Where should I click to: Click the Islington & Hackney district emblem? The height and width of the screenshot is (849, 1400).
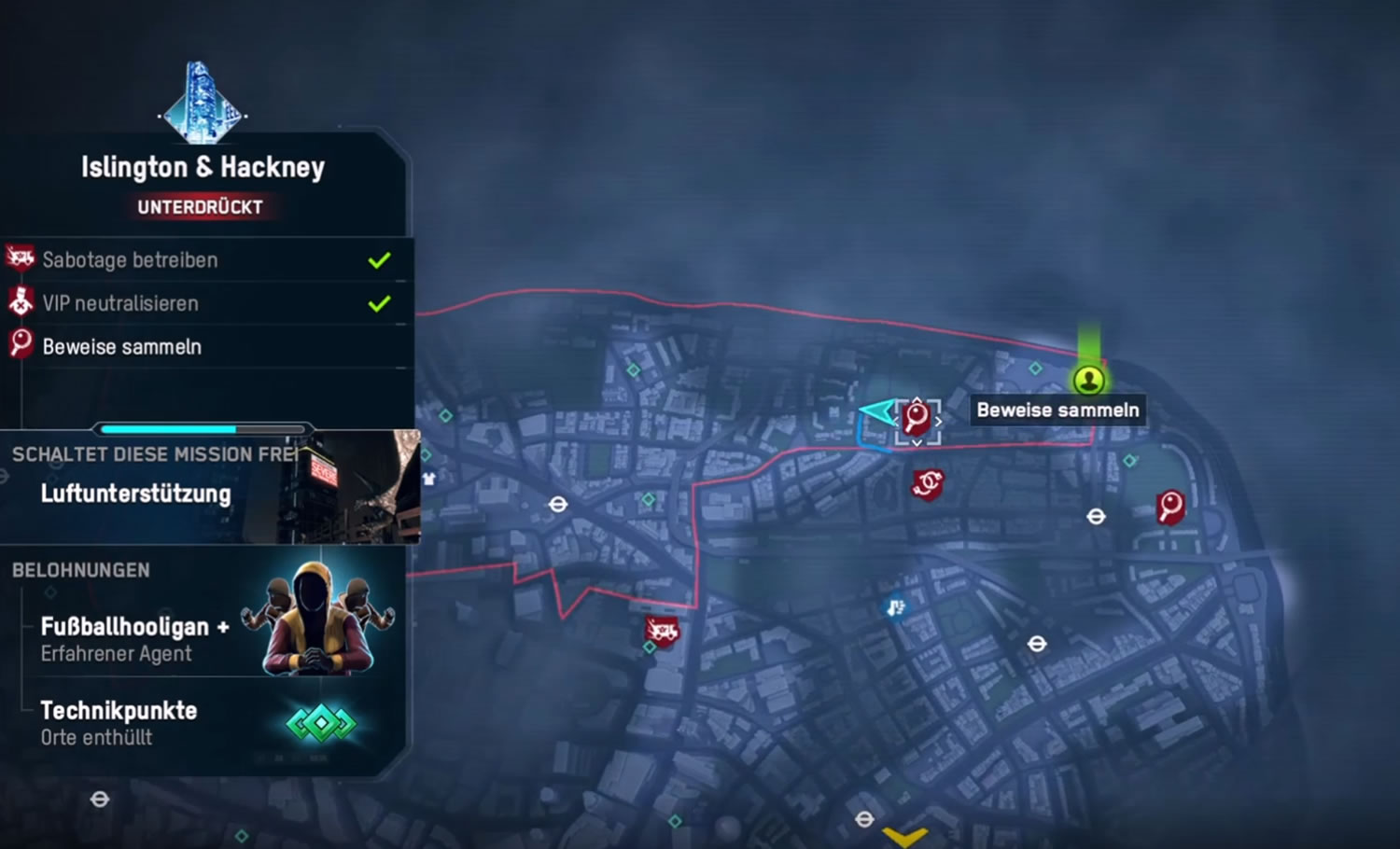pos(202,104)
